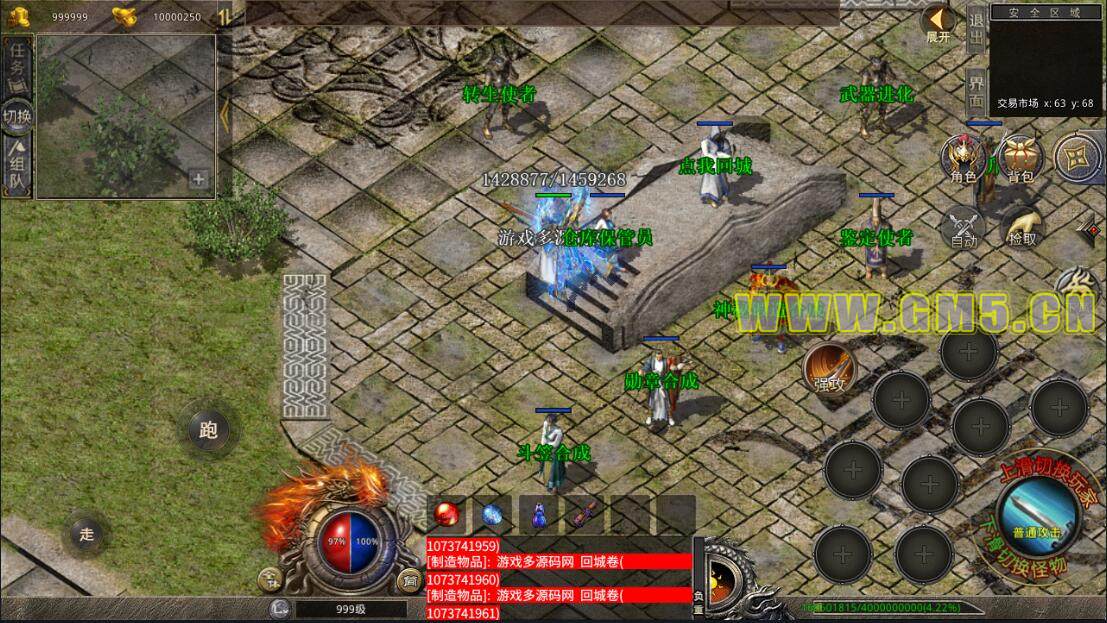The height and width of the screenshot is (623, 1107).
Task: Toggle the 走 walk movement button
Action: pos(87,534)
